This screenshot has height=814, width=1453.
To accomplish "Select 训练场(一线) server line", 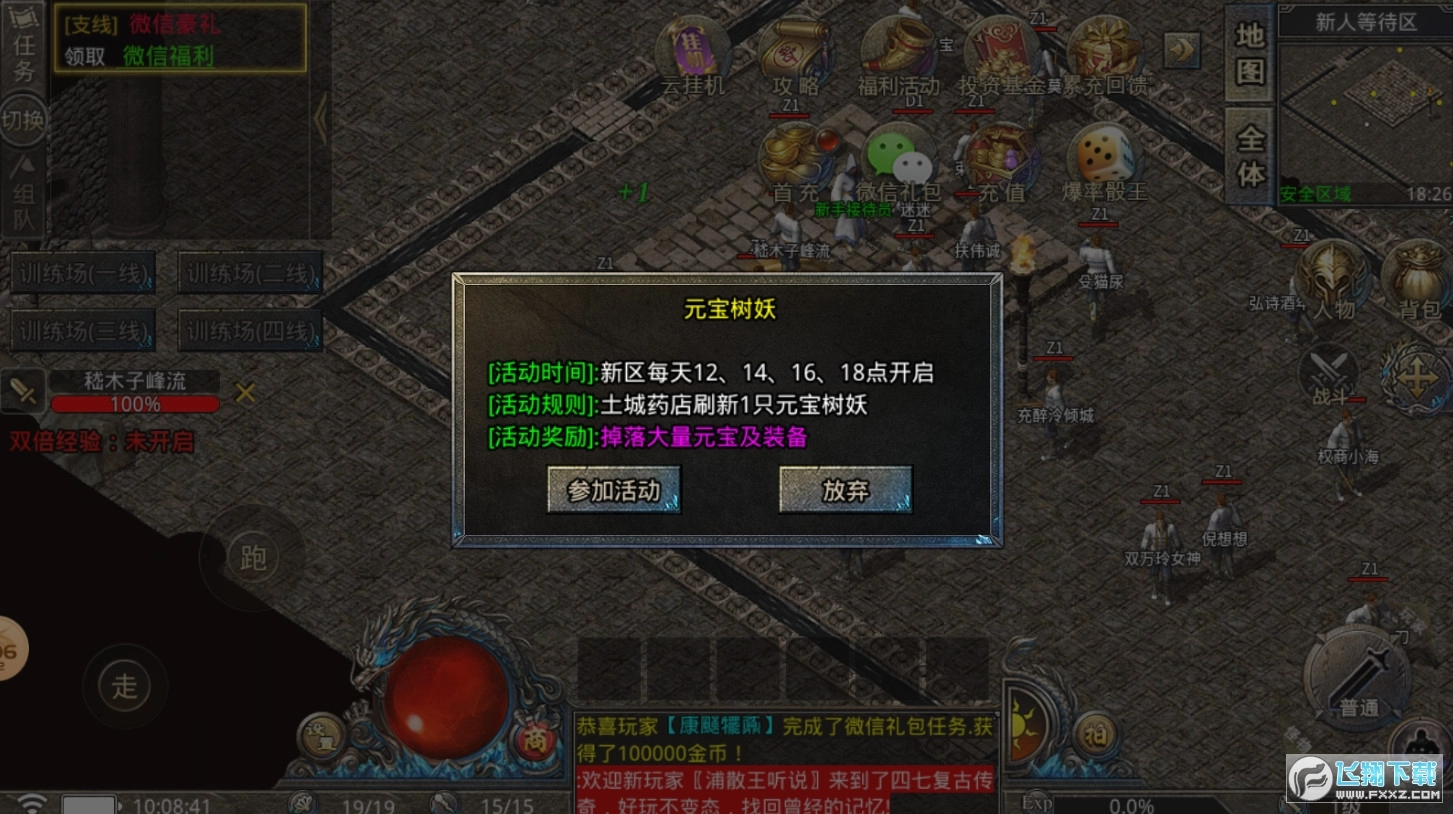I will (x=83, y=274).
